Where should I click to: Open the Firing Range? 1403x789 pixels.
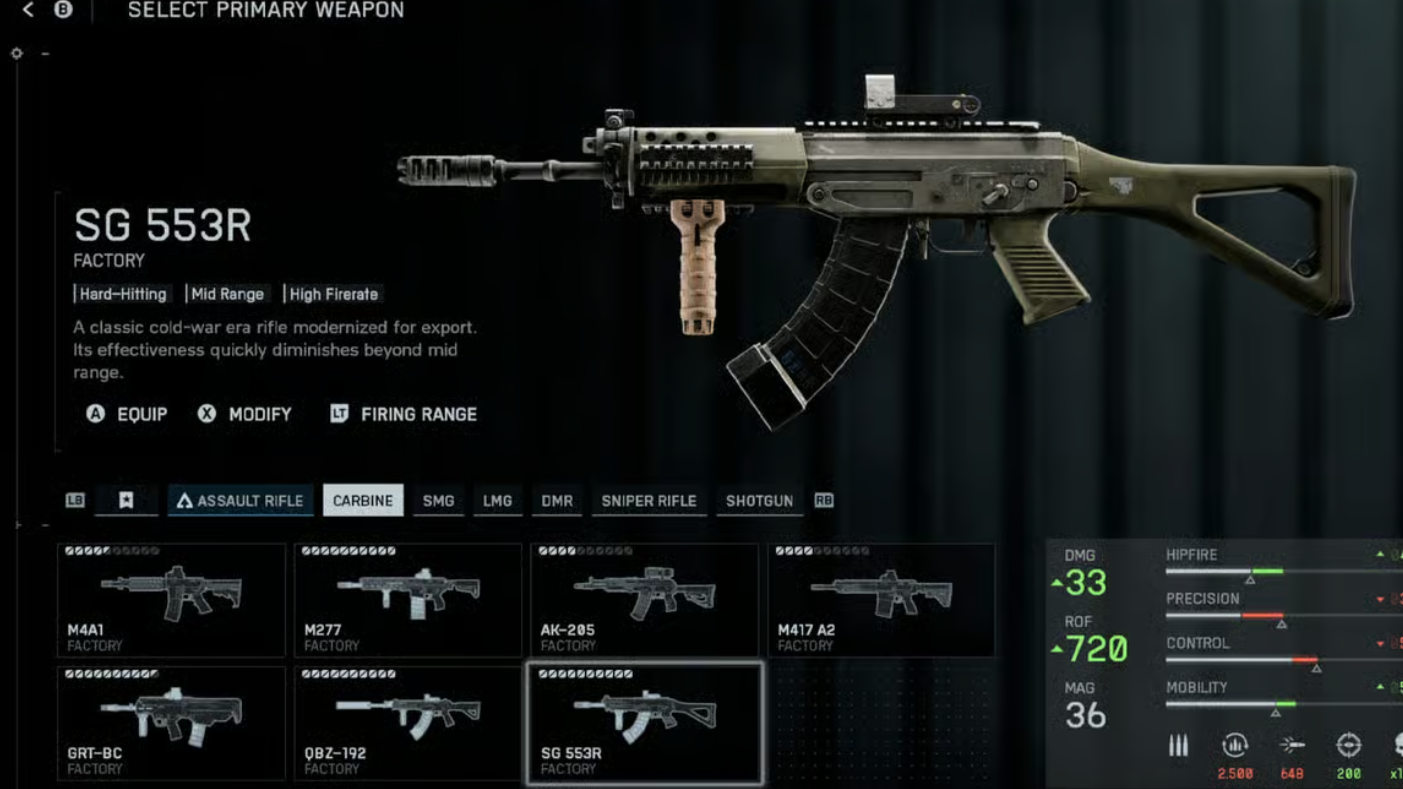404,414
